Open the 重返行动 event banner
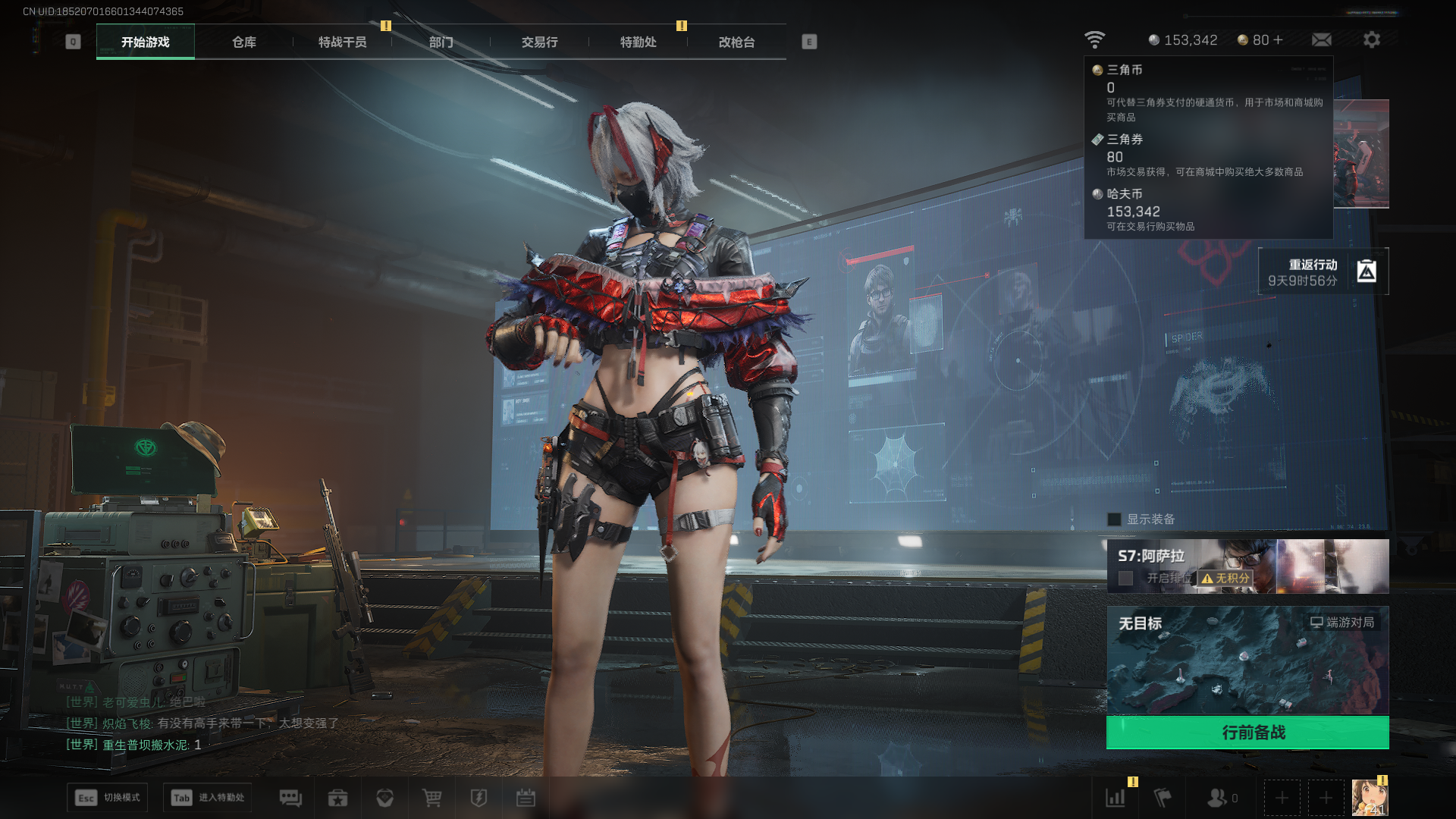Image resolution: width=1456 pixels, height=819 pixels. click(1323, 271)
